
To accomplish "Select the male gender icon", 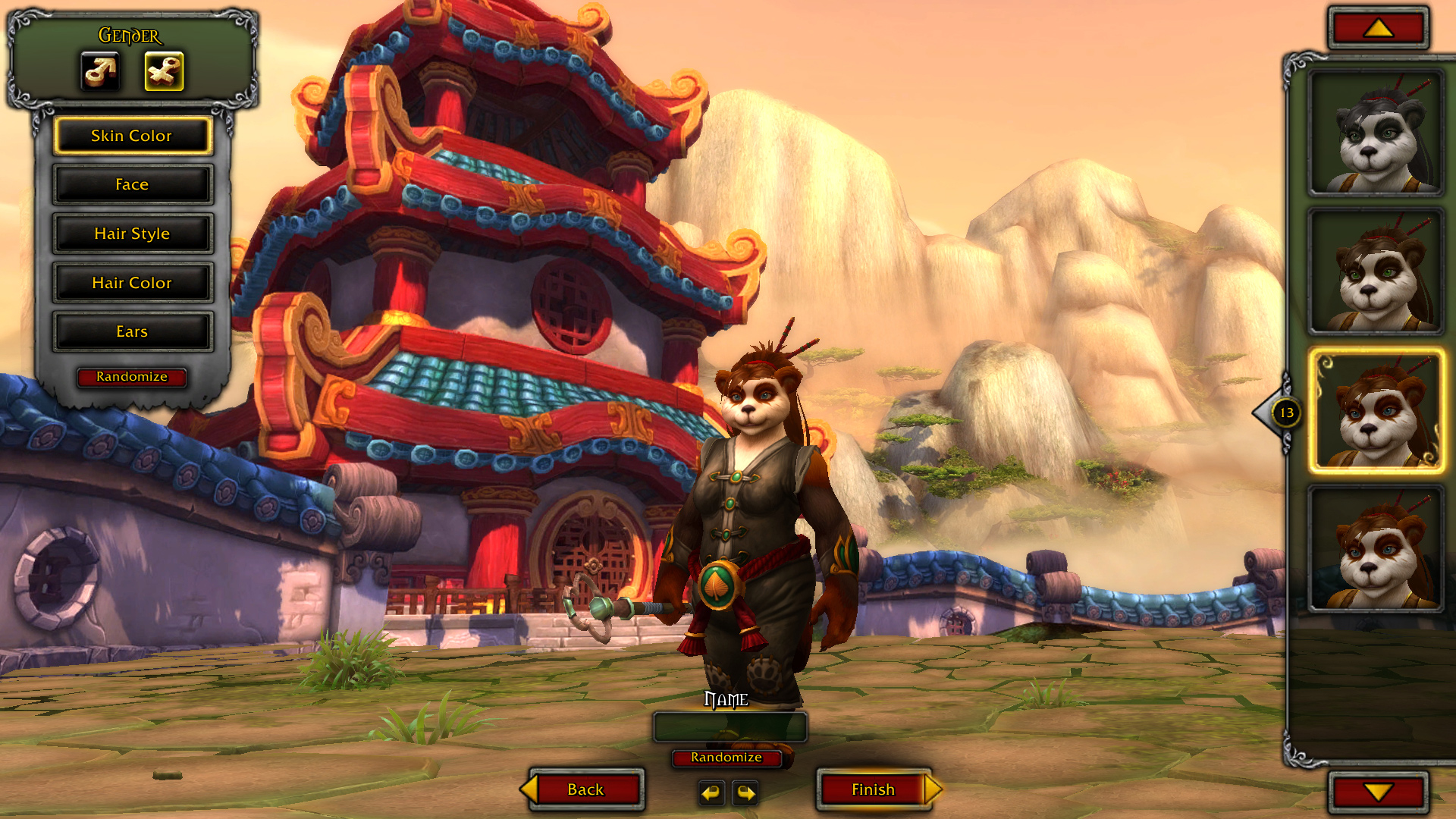I will point(100,71).
